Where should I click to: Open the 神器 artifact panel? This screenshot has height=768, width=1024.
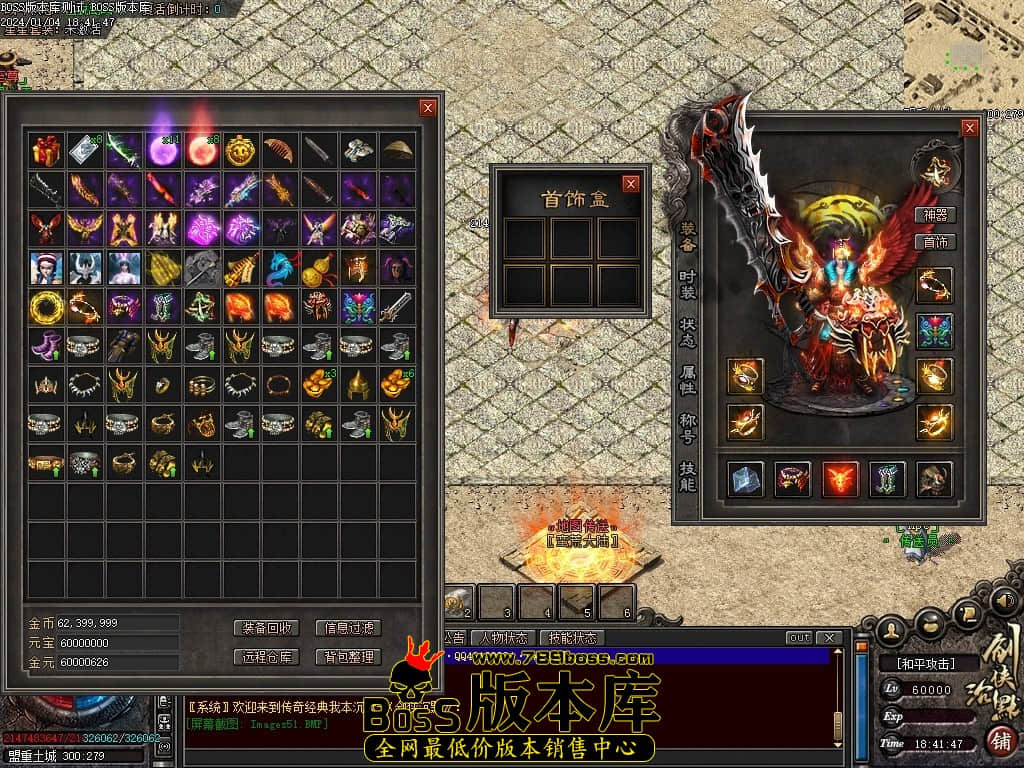tap(935, 215)
